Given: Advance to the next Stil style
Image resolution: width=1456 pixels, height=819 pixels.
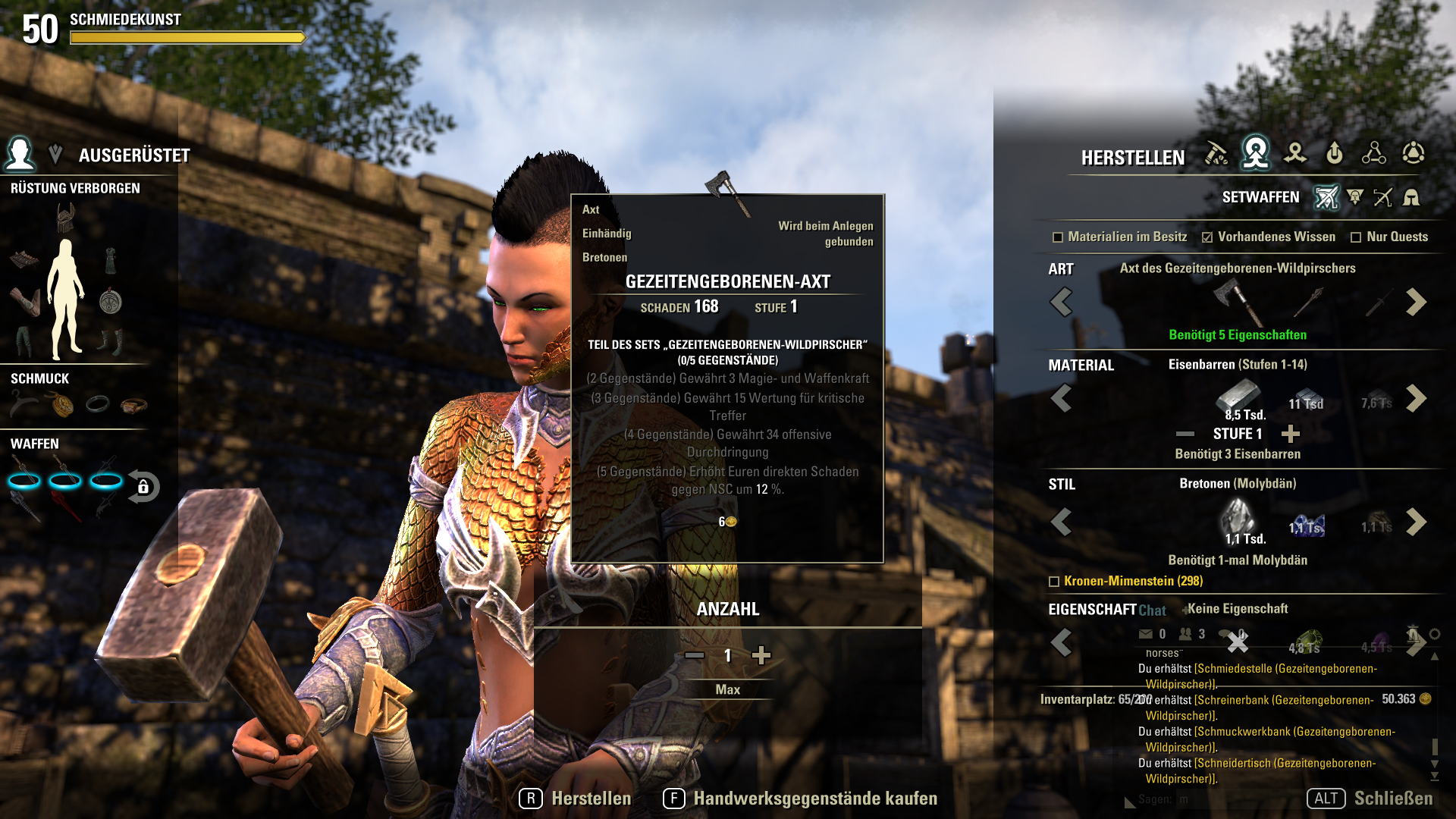Looking at the screenshot, I should 1415,522.
